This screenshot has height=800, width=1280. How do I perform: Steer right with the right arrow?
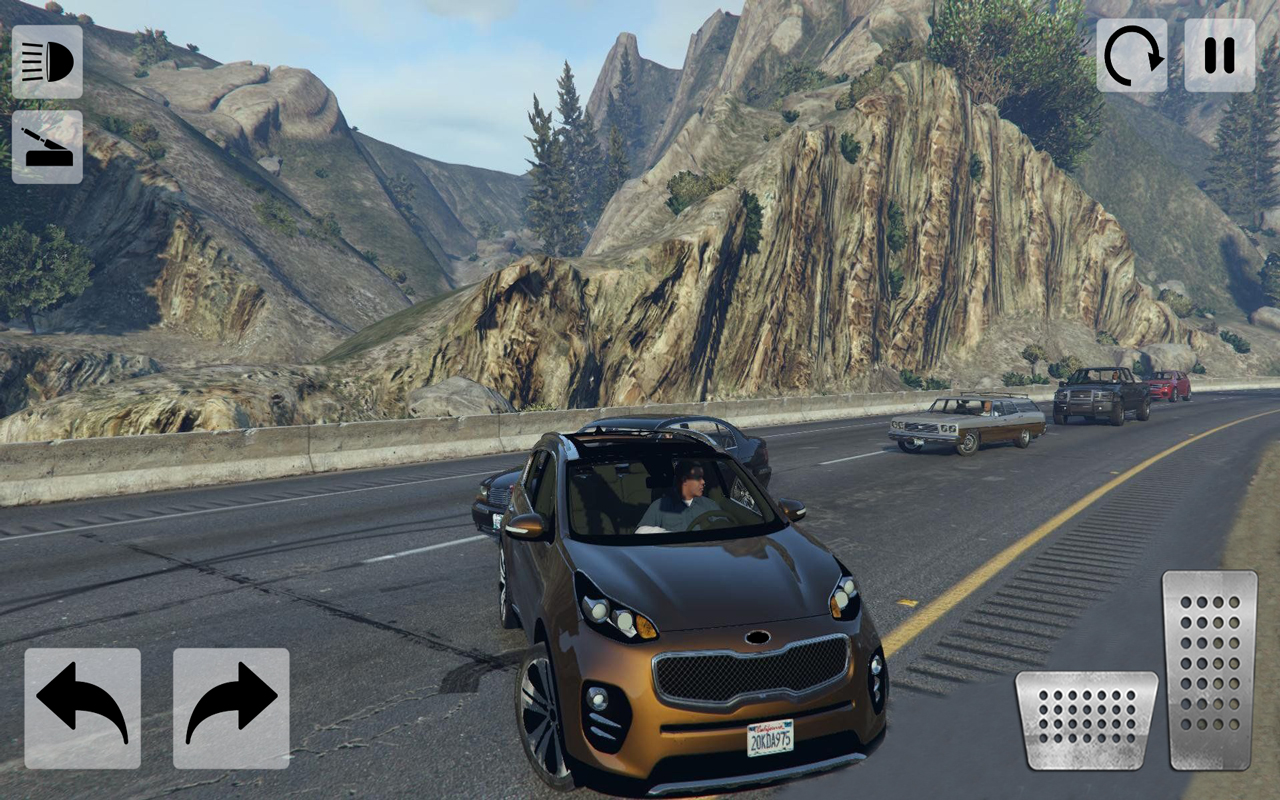231,708
